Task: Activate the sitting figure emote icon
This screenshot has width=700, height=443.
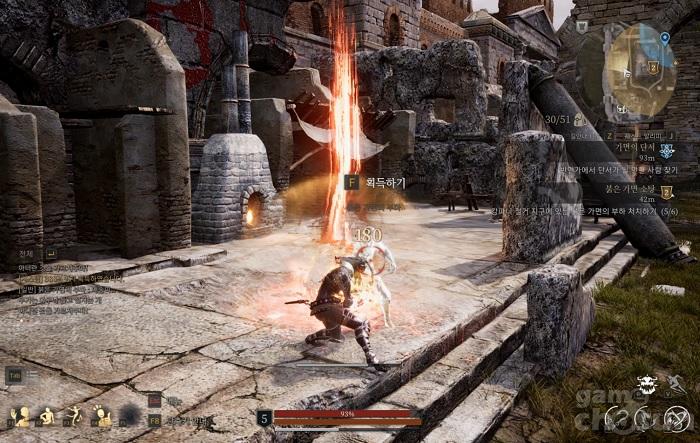Action: pos(46,416)
